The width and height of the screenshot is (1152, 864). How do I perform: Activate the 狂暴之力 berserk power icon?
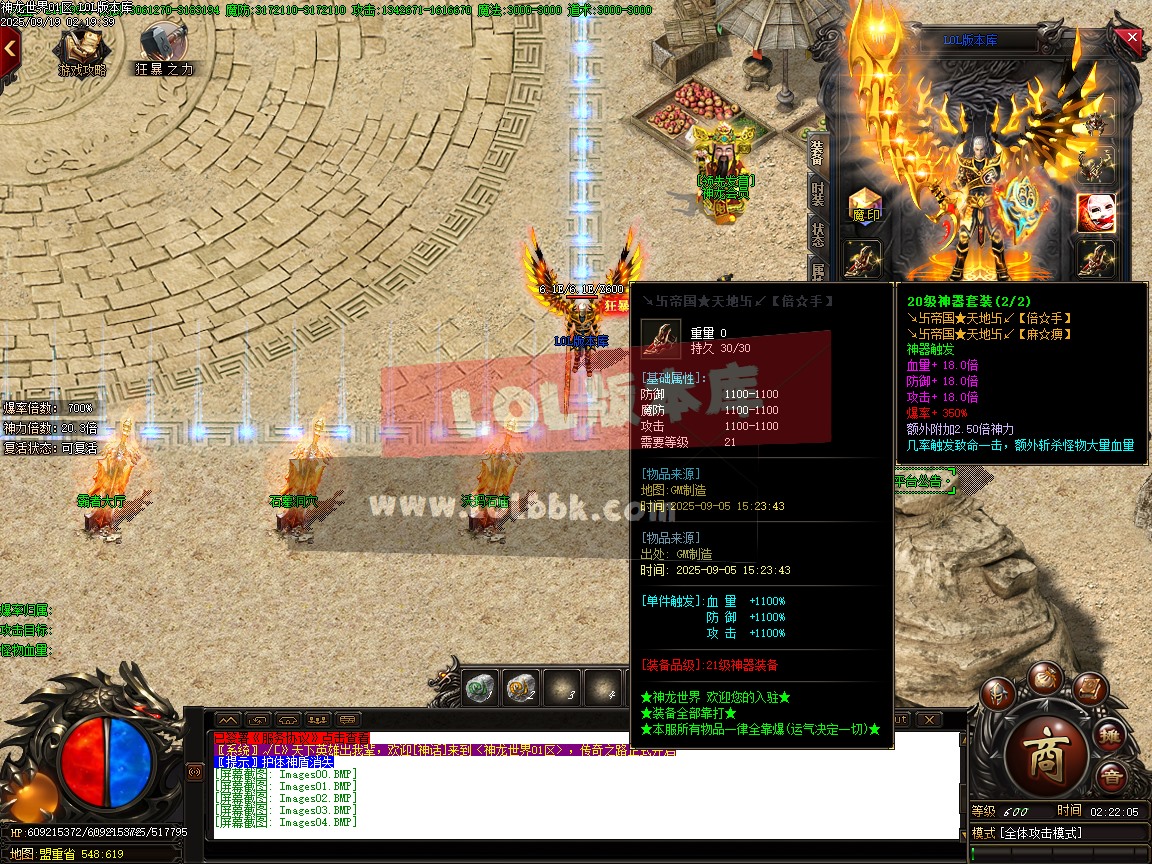pos(163,47)
